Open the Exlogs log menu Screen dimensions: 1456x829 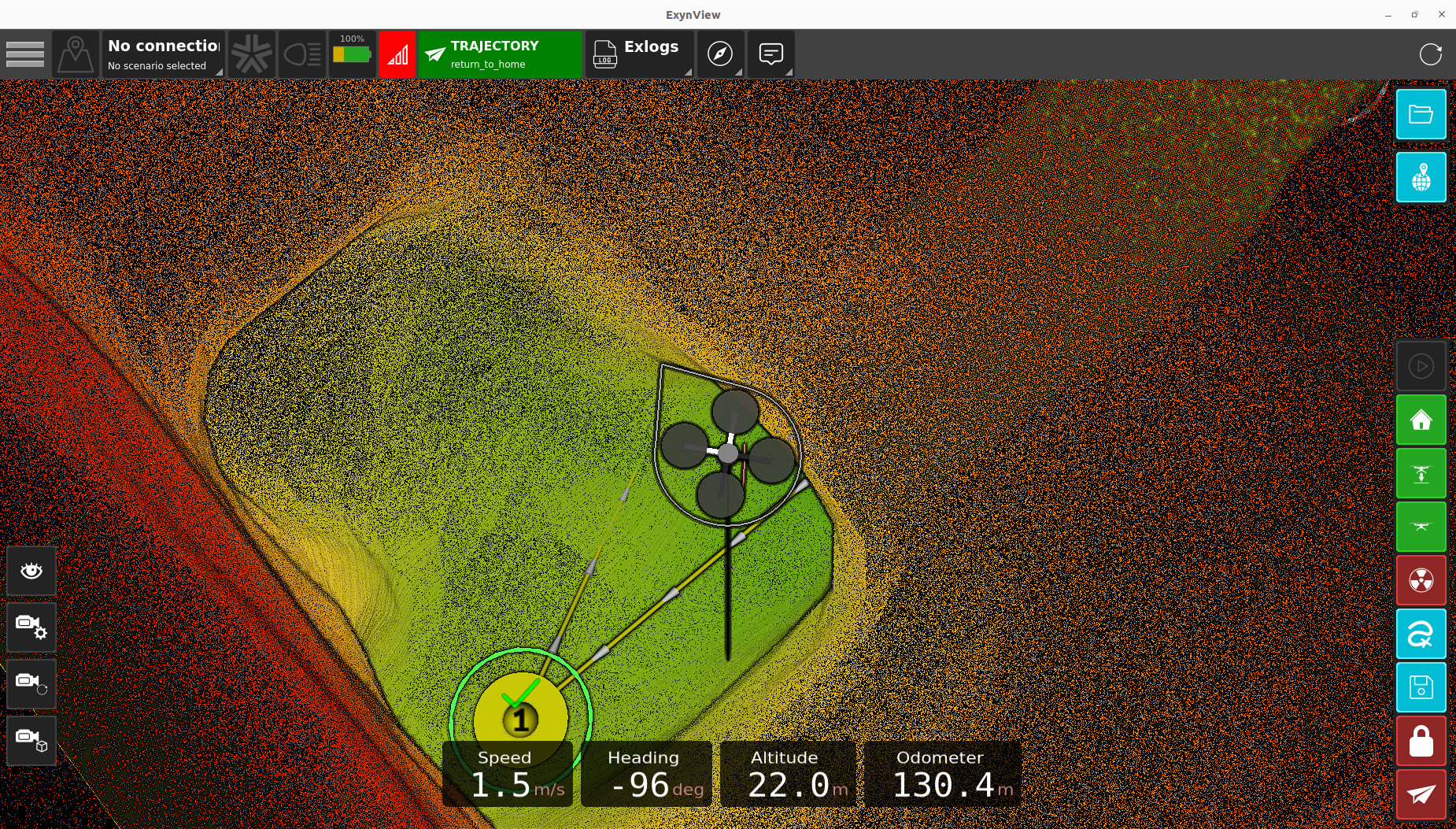point(639,54)
